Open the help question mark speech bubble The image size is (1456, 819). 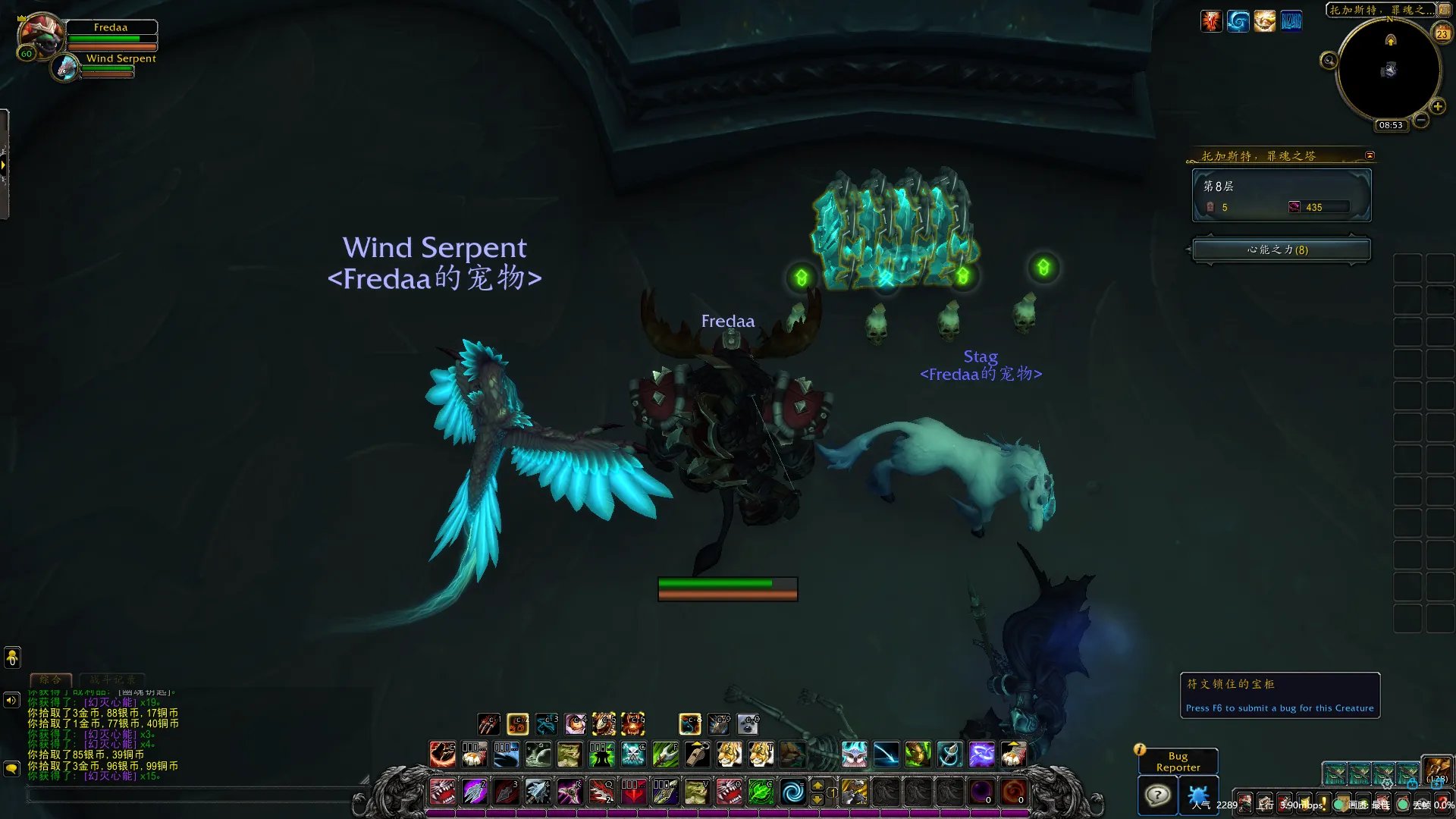1157,796
